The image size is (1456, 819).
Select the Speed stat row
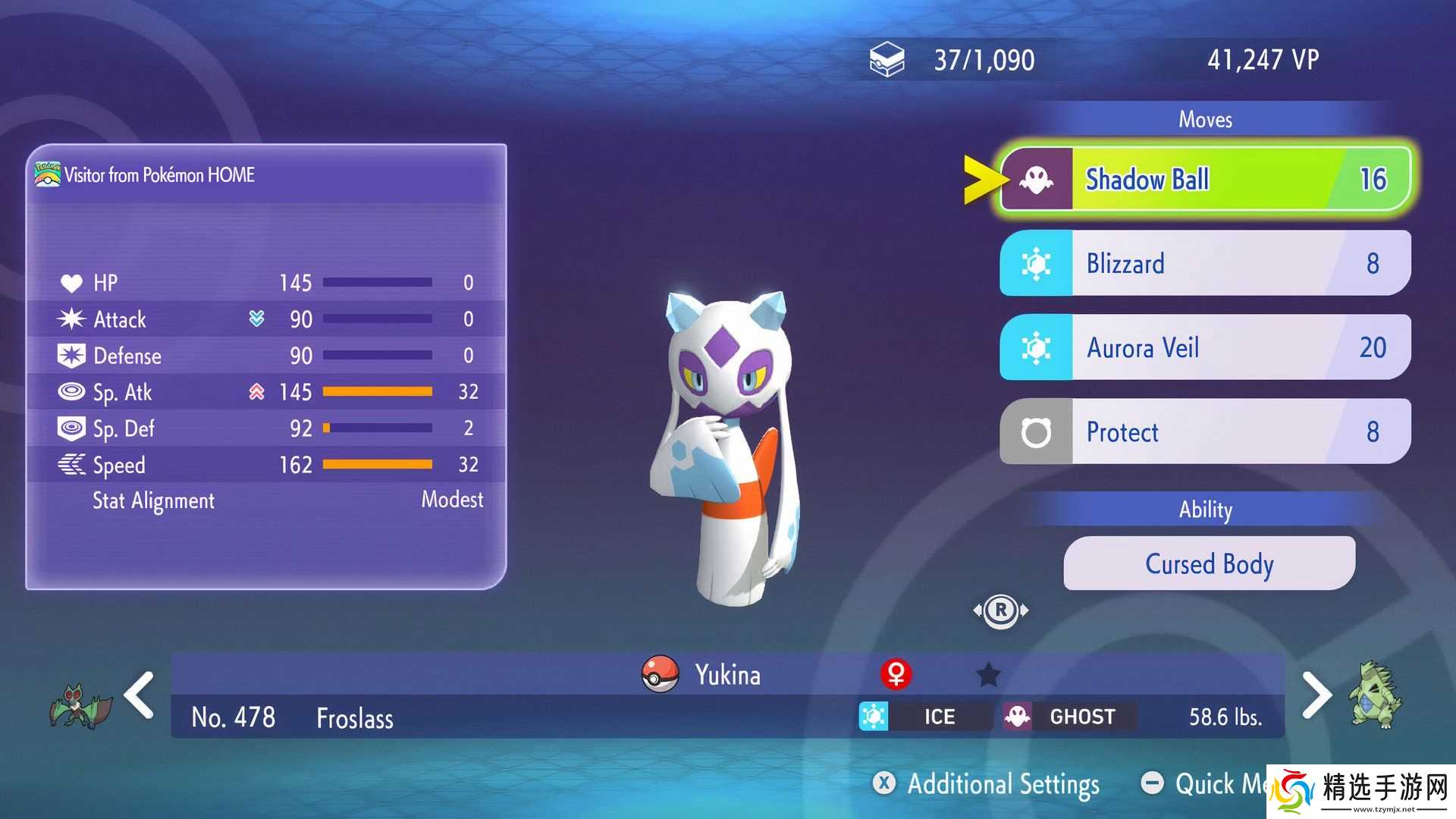pos(265,465)
